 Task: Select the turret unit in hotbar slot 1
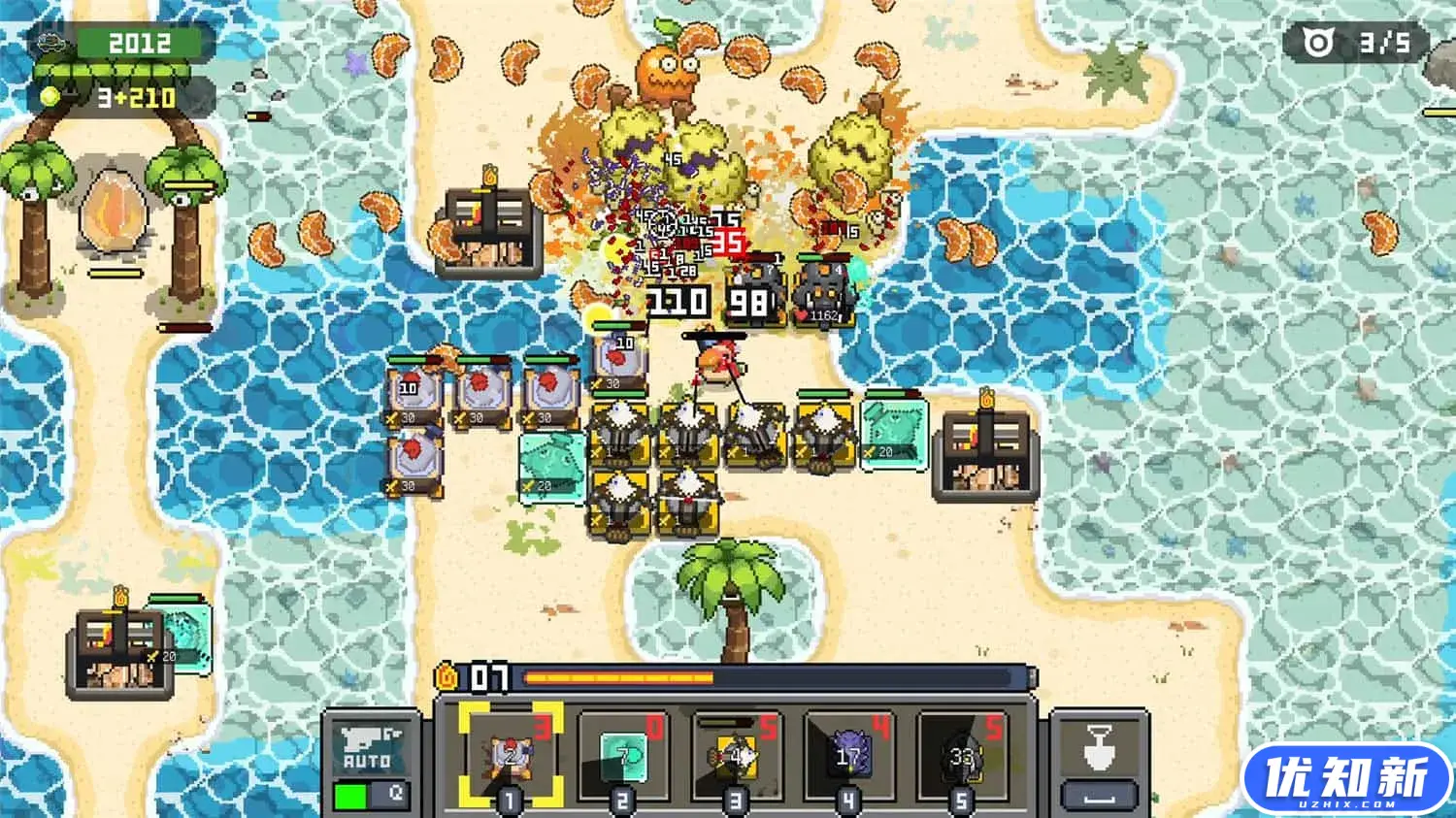[x=512, y=755]
